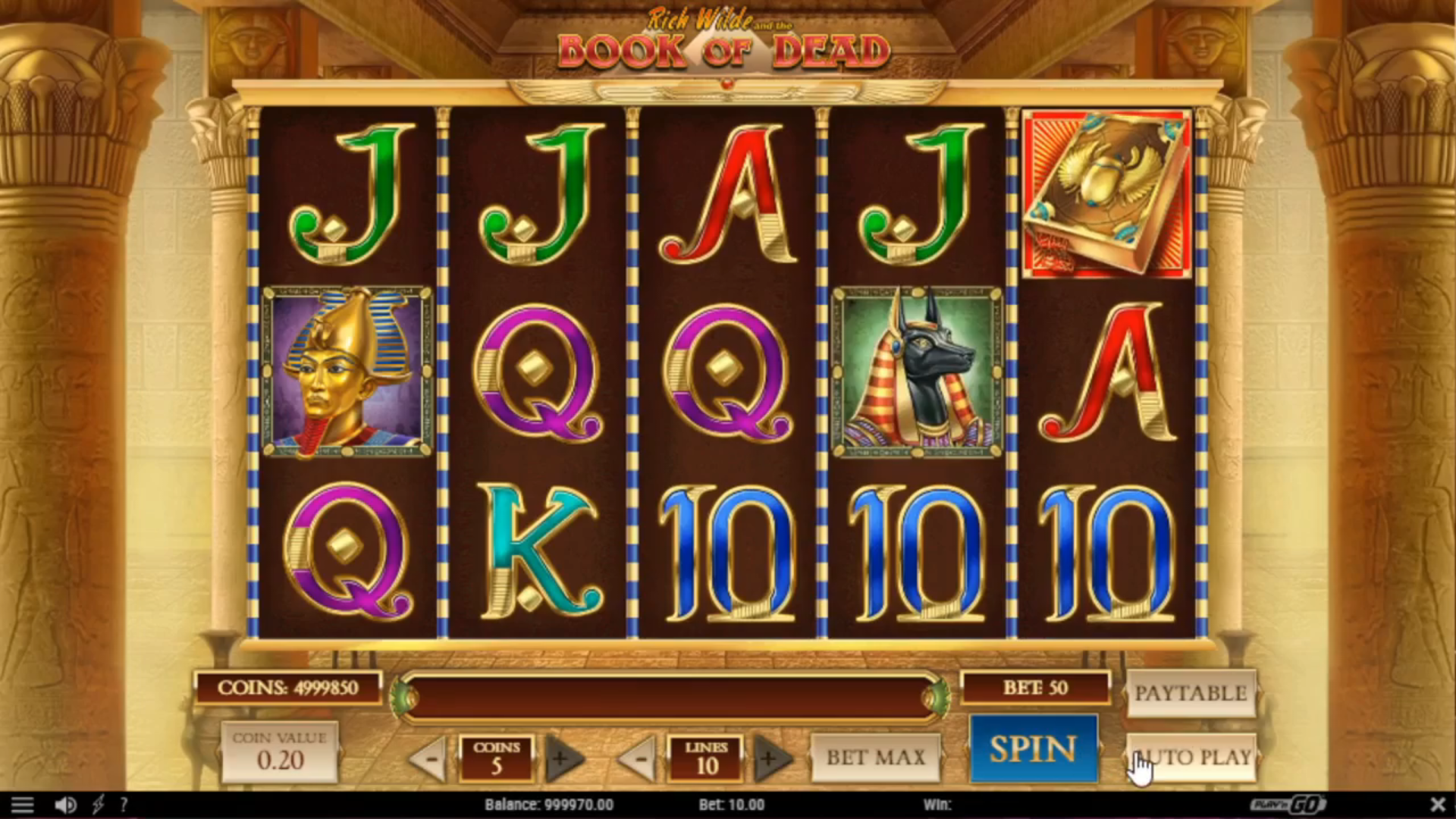The image size is (1456, 819).
Task: Open help with the question mark icon
Action: tap(124, 805)
